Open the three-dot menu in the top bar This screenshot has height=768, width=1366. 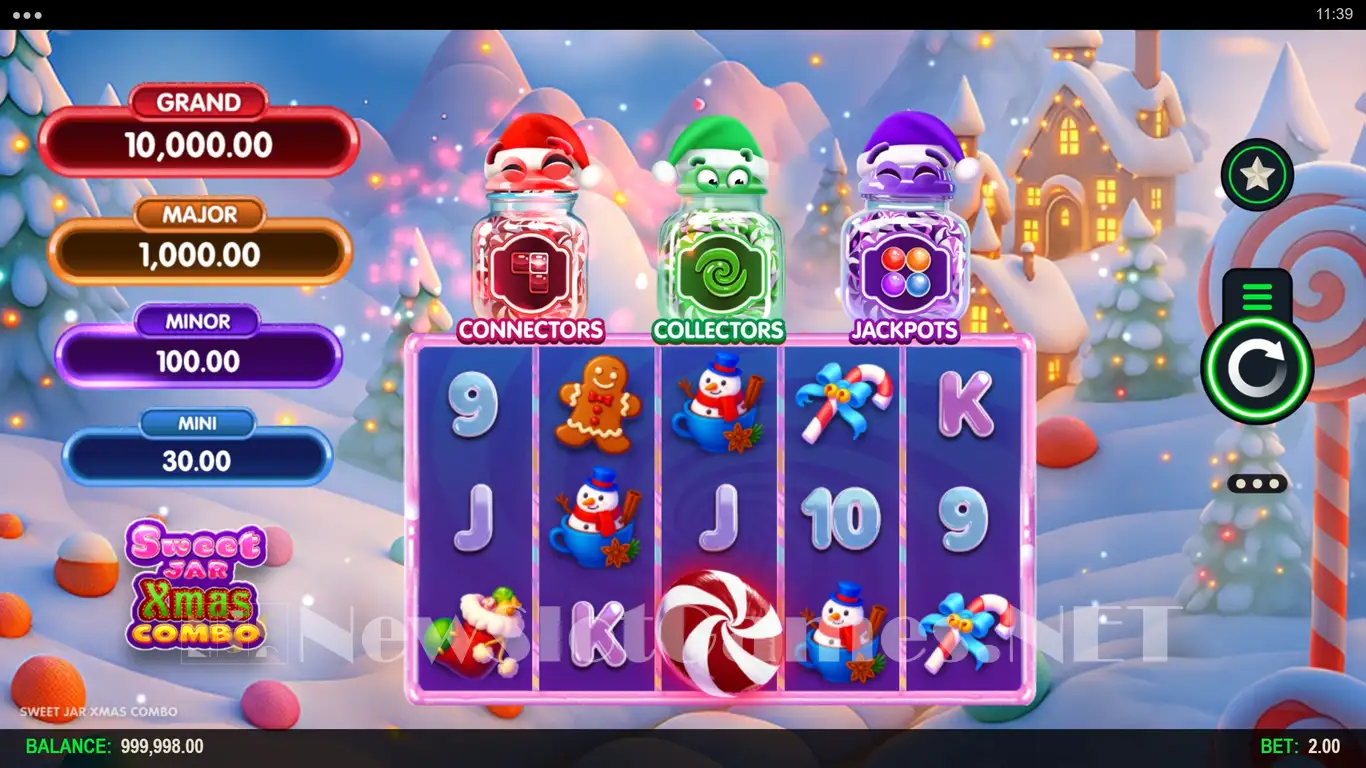[27, 15]
